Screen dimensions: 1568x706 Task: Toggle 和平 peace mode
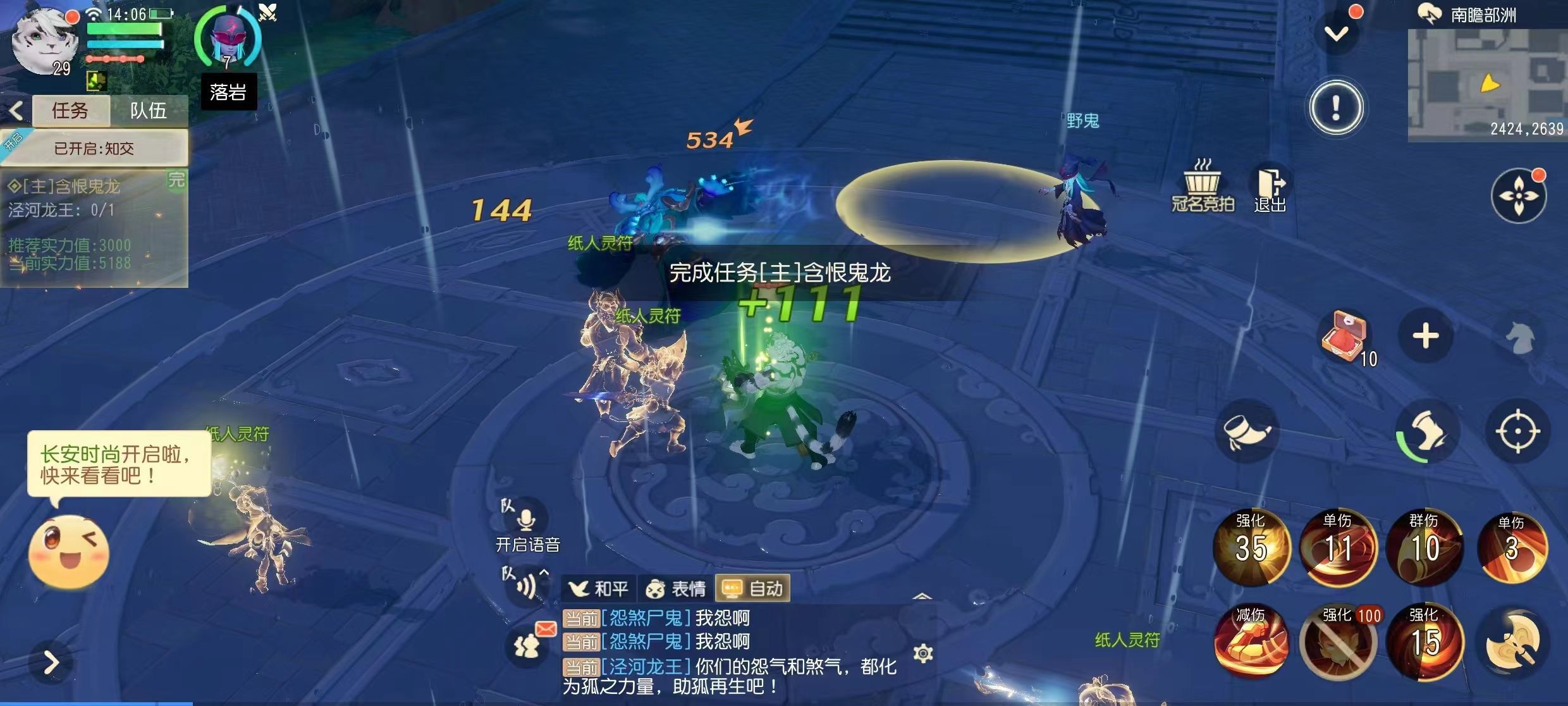(x=598, y=589)
